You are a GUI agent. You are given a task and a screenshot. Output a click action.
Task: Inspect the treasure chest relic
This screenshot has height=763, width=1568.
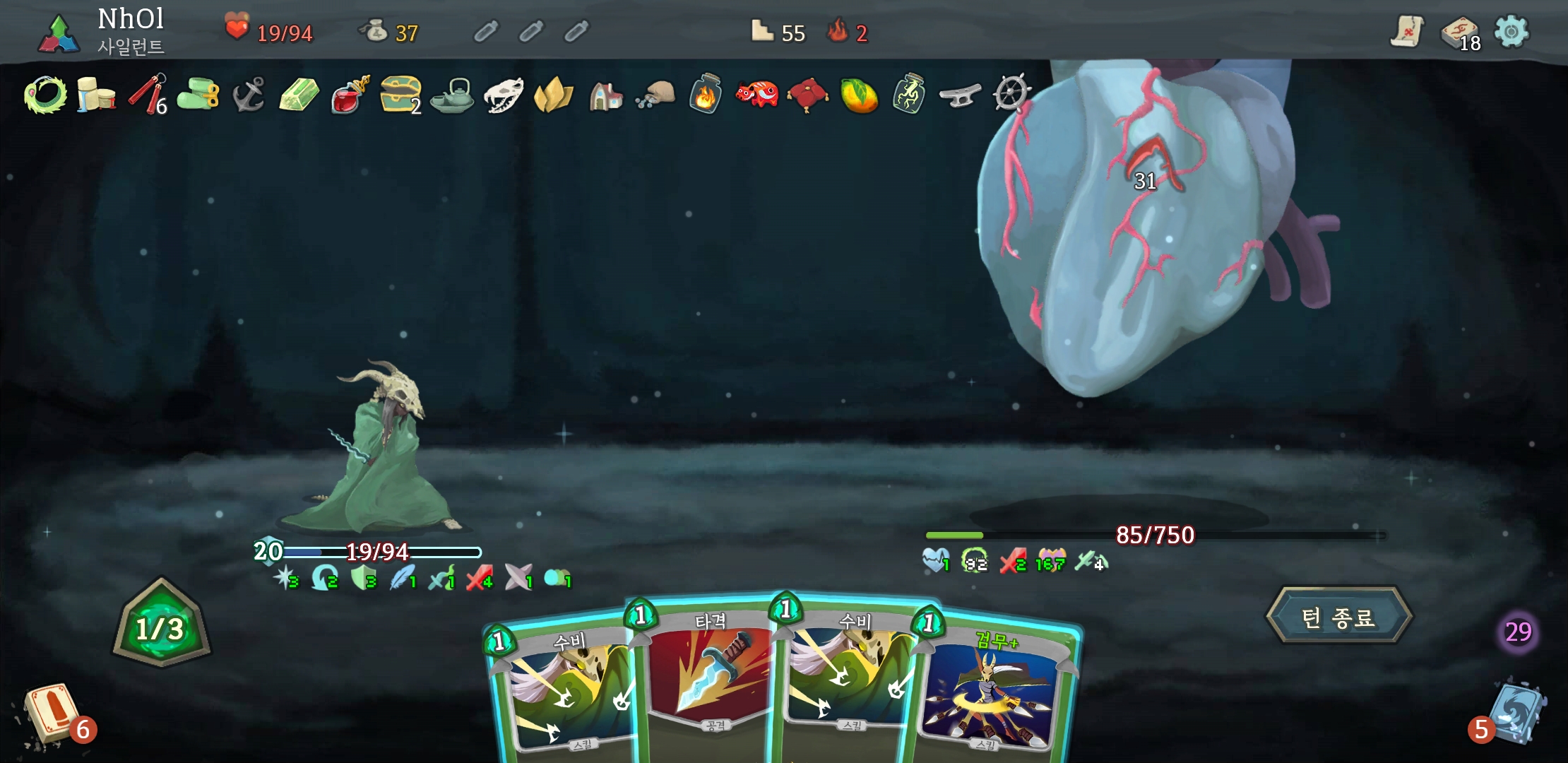pyautogui.click(x=400, y=95)
